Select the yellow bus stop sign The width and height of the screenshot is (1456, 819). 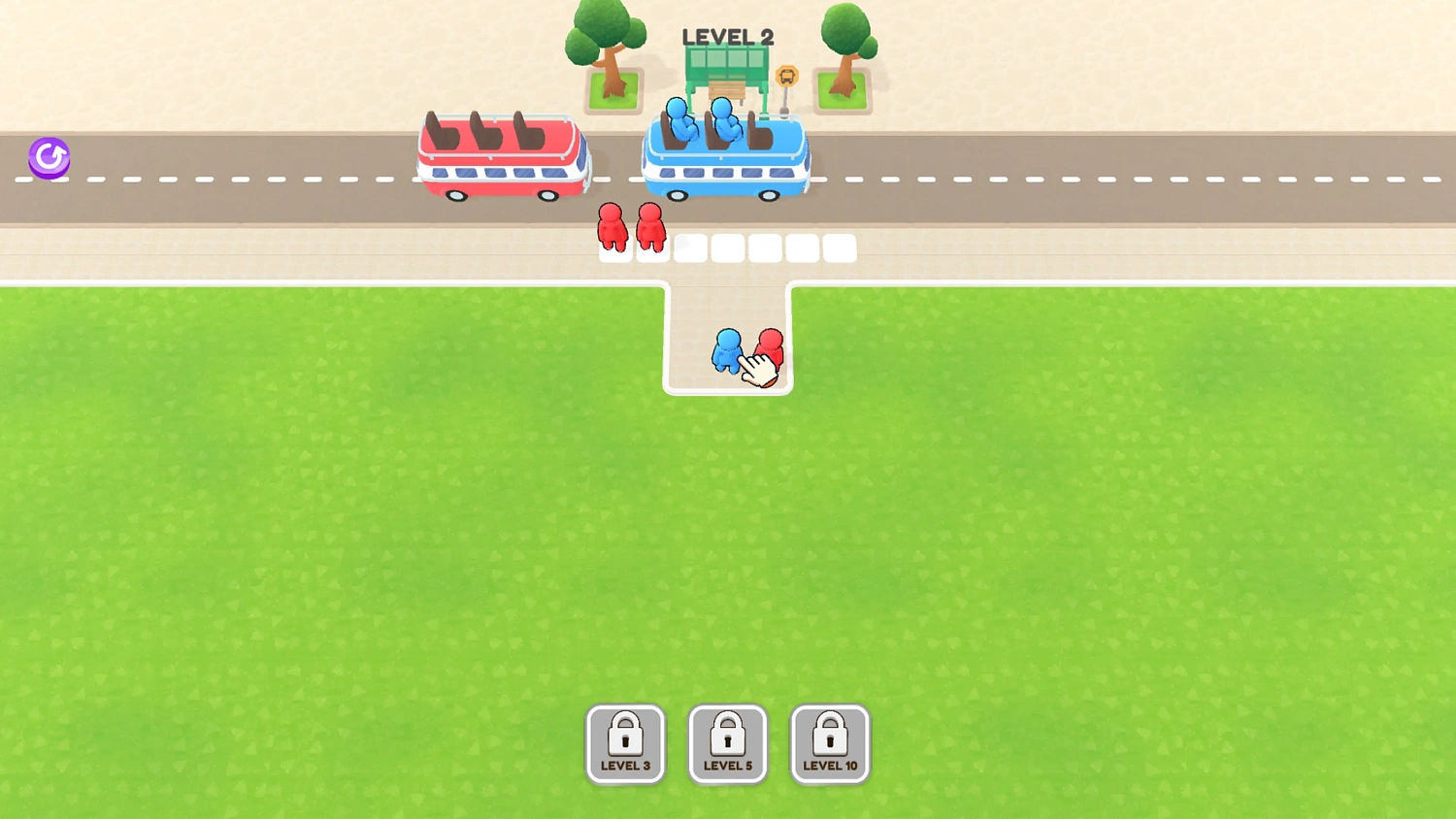tap(786, 76)
